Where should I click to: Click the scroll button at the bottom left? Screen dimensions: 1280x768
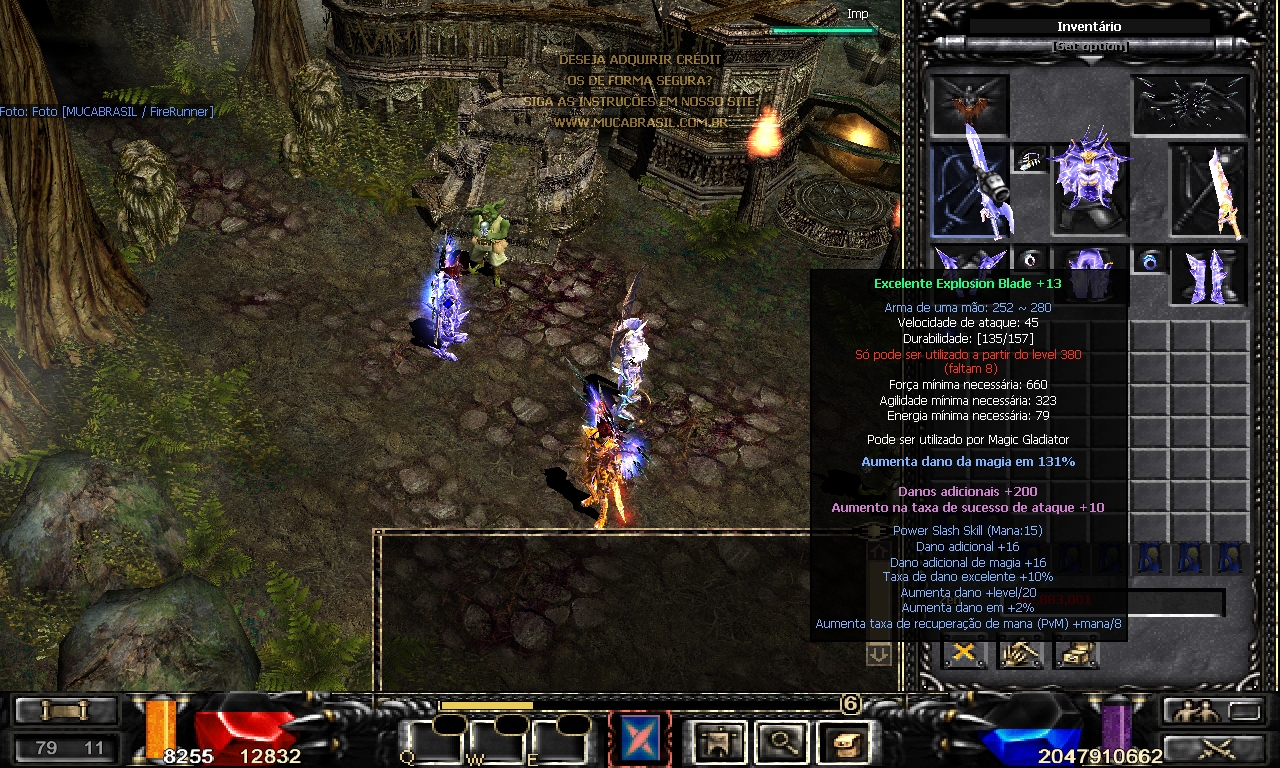click(65, 710)
